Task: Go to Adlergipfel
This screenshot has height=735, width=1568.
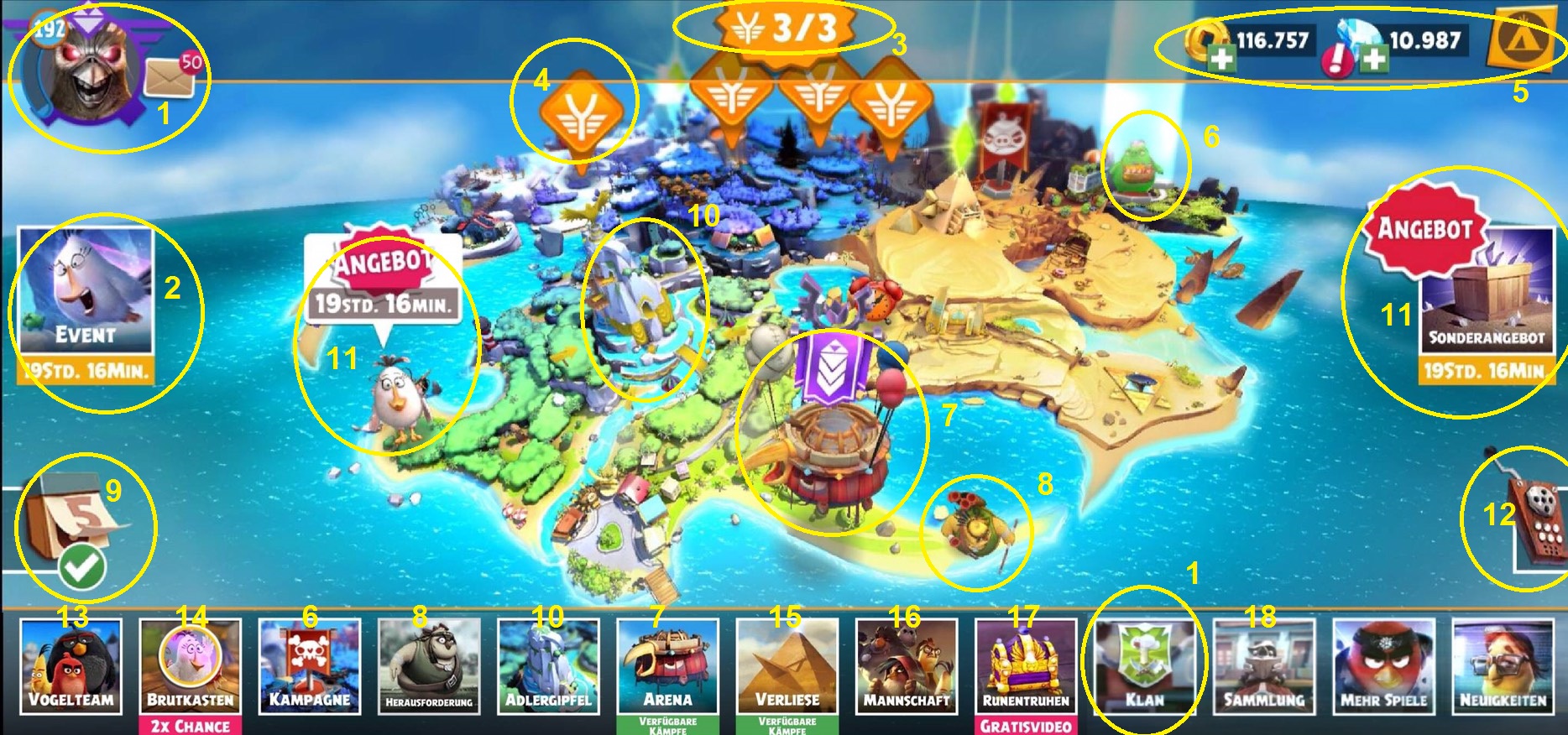Action: pos(548,666)
